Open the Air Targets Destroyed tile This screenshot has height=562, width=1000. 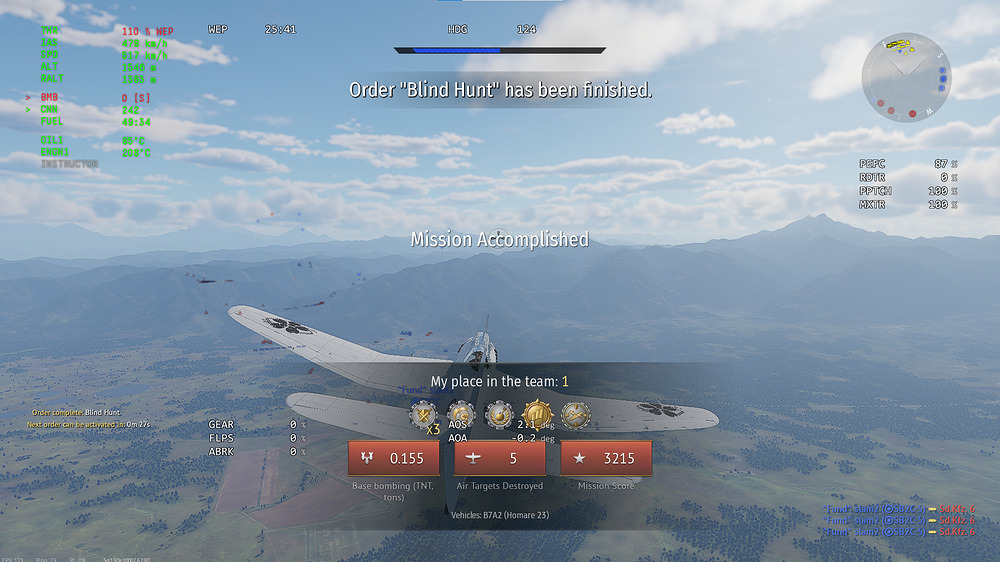500,459
